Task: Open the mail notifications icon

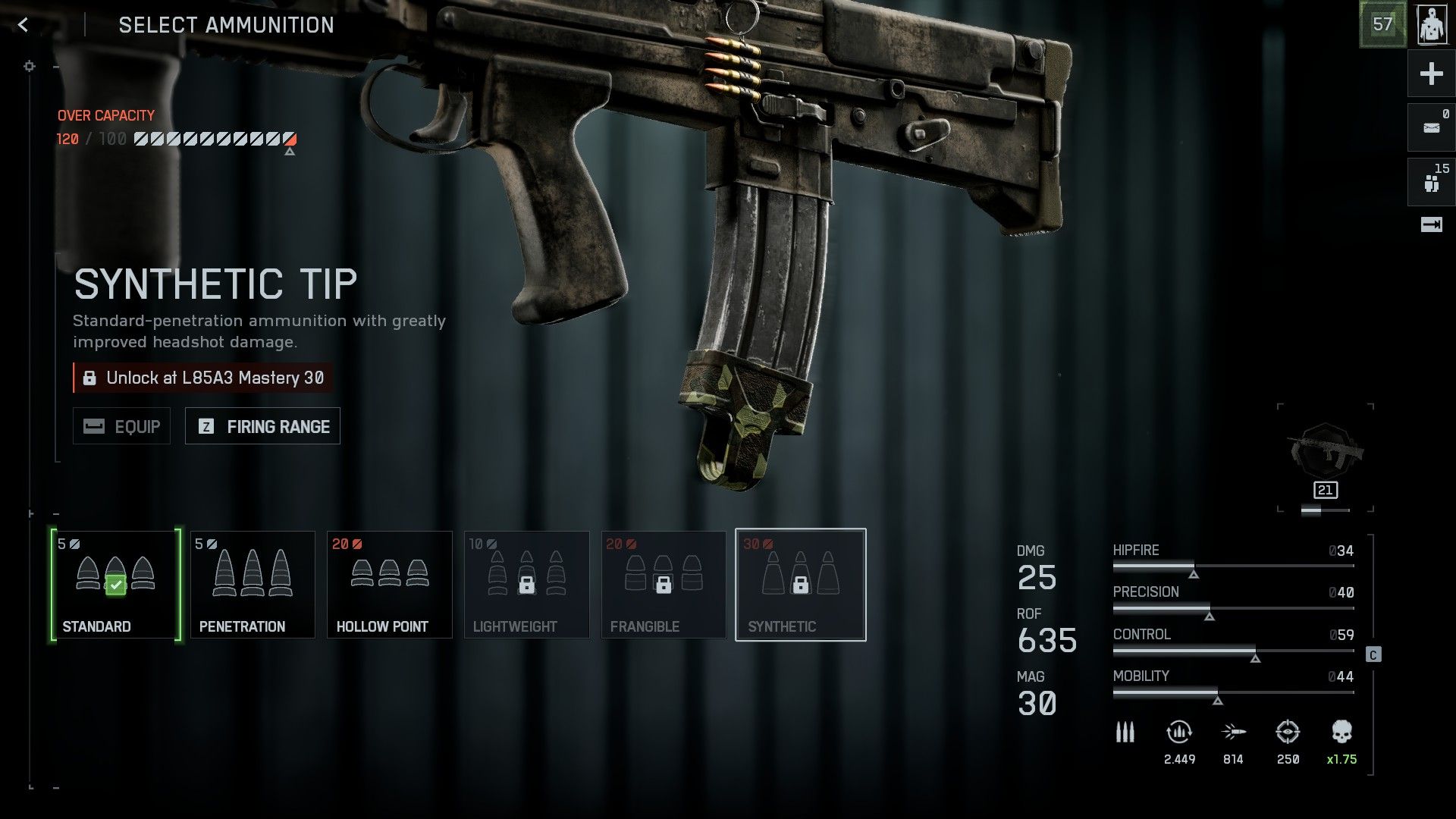Action: click(1431, 127)
